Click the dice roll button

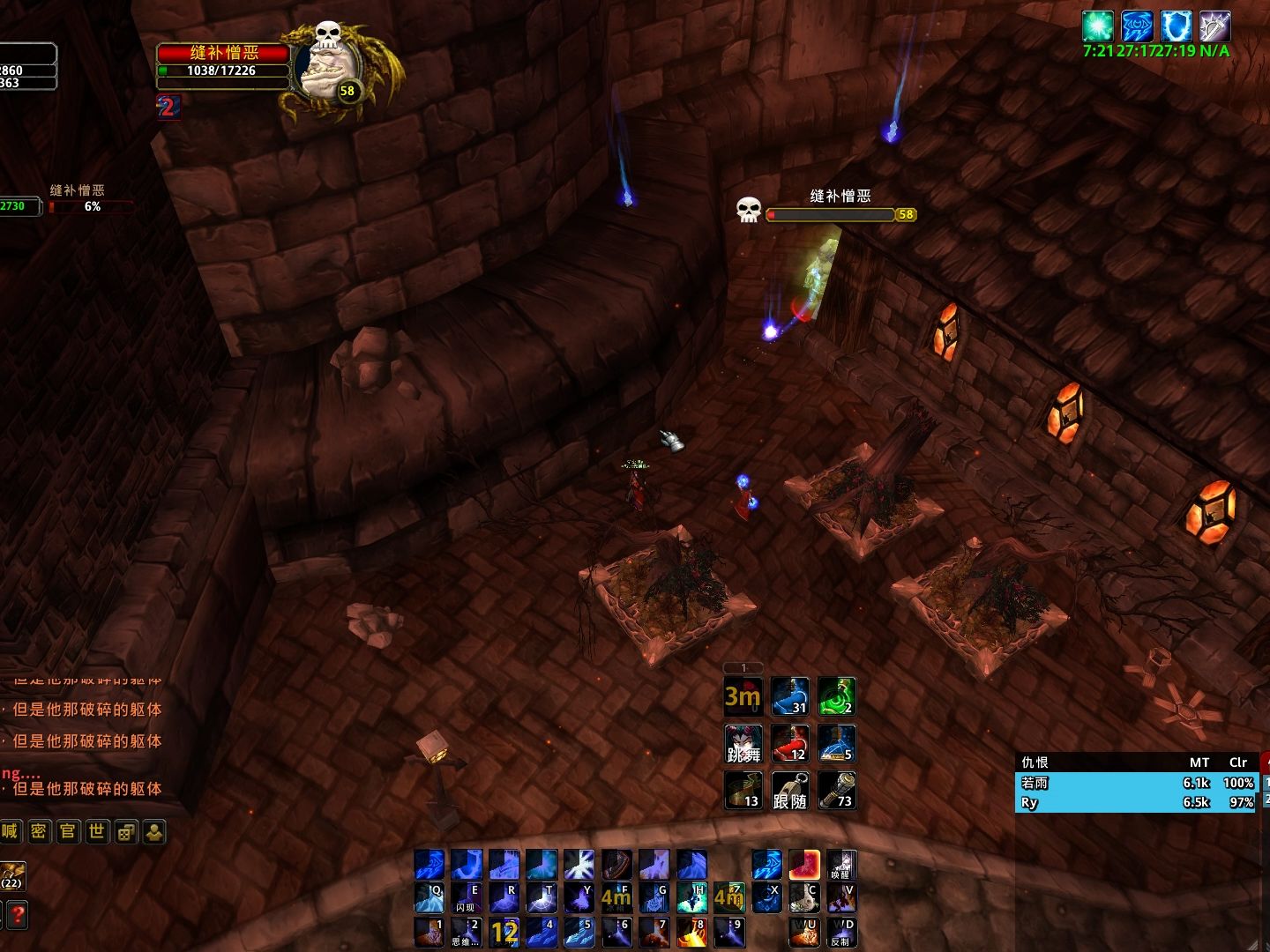pyautogui.click(x=126, y=831)
